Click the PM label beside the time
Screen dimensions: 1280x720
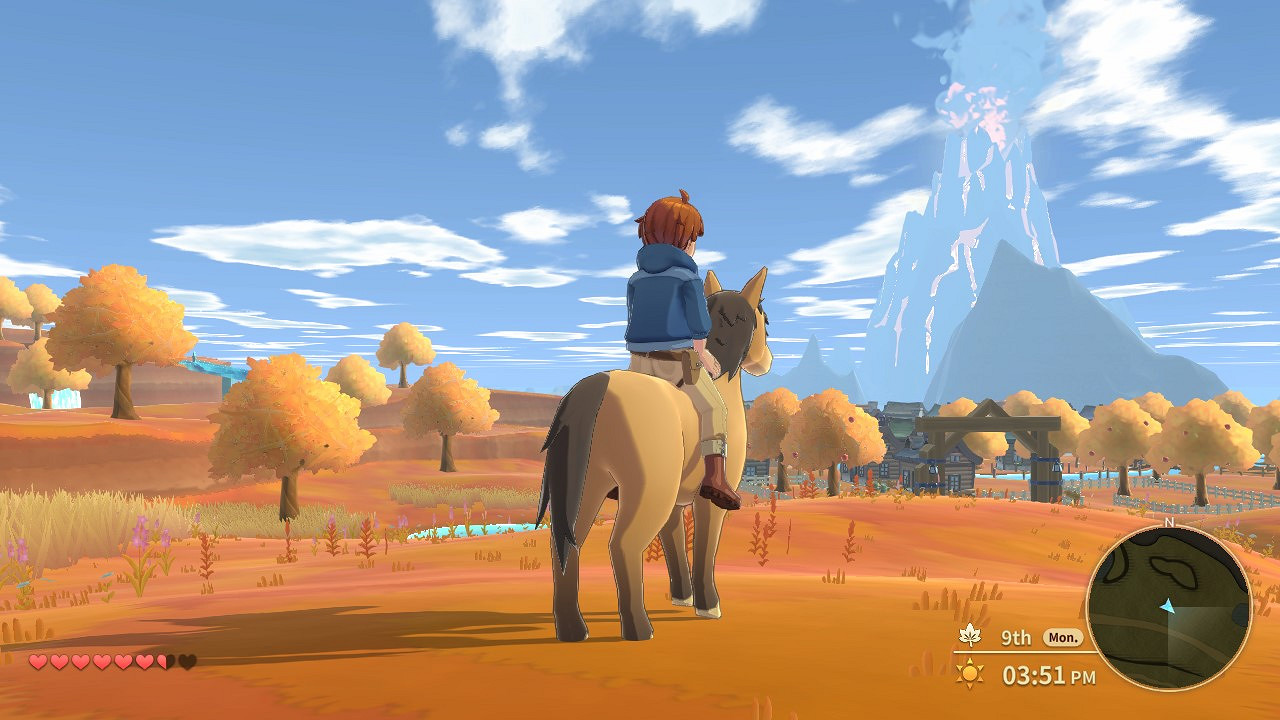click(x=1083, y=676)
